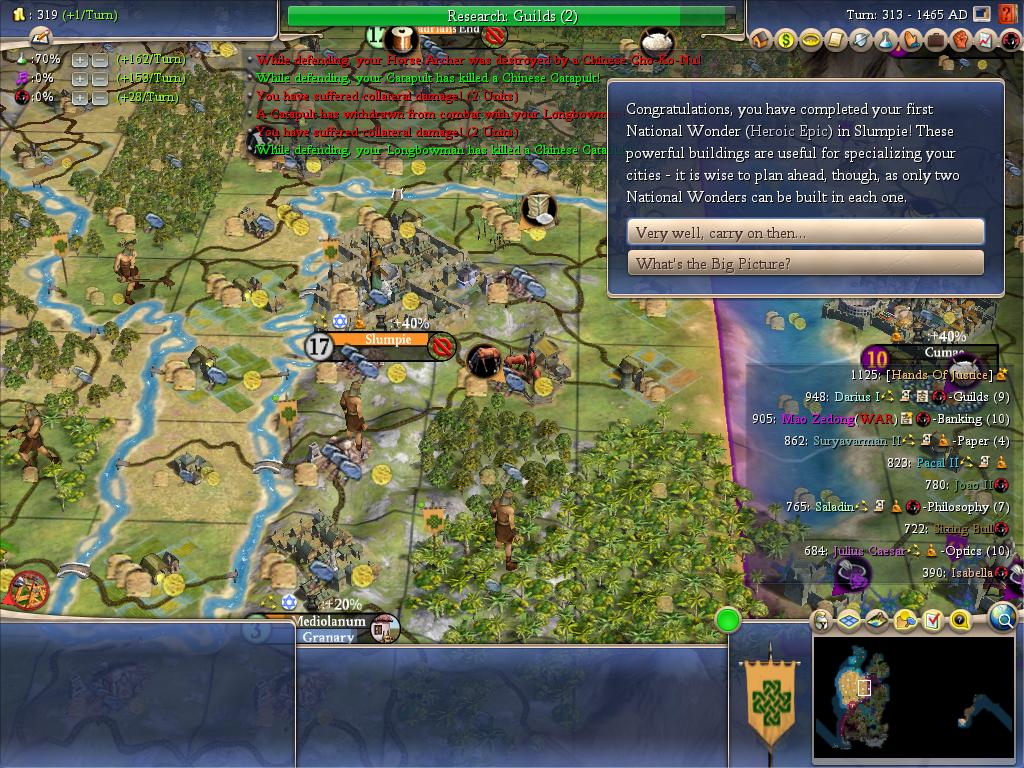Open the event log notepad icon
1024x768 pixels.
pos(41,38)
